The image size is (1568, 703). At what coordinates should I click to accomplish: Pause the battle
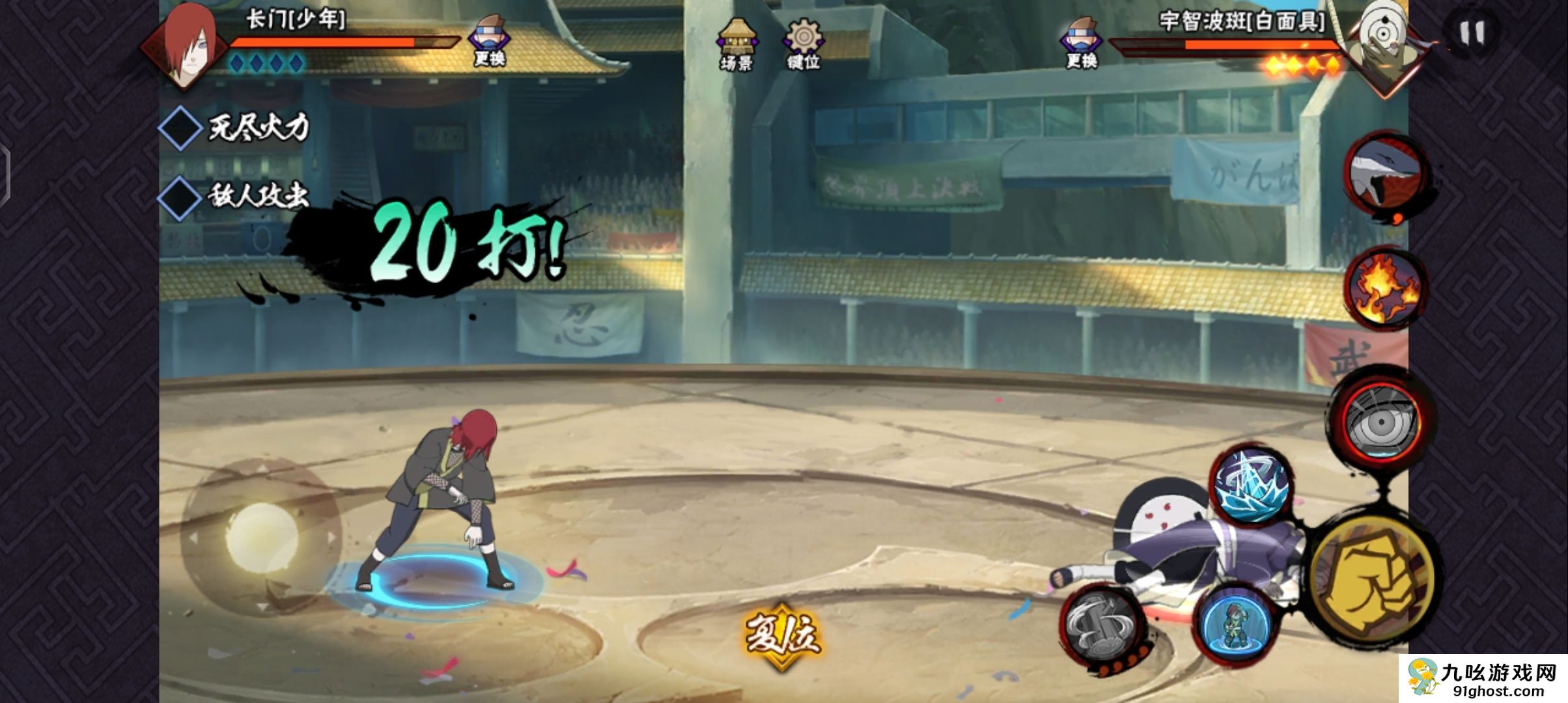pos(1472,33)
